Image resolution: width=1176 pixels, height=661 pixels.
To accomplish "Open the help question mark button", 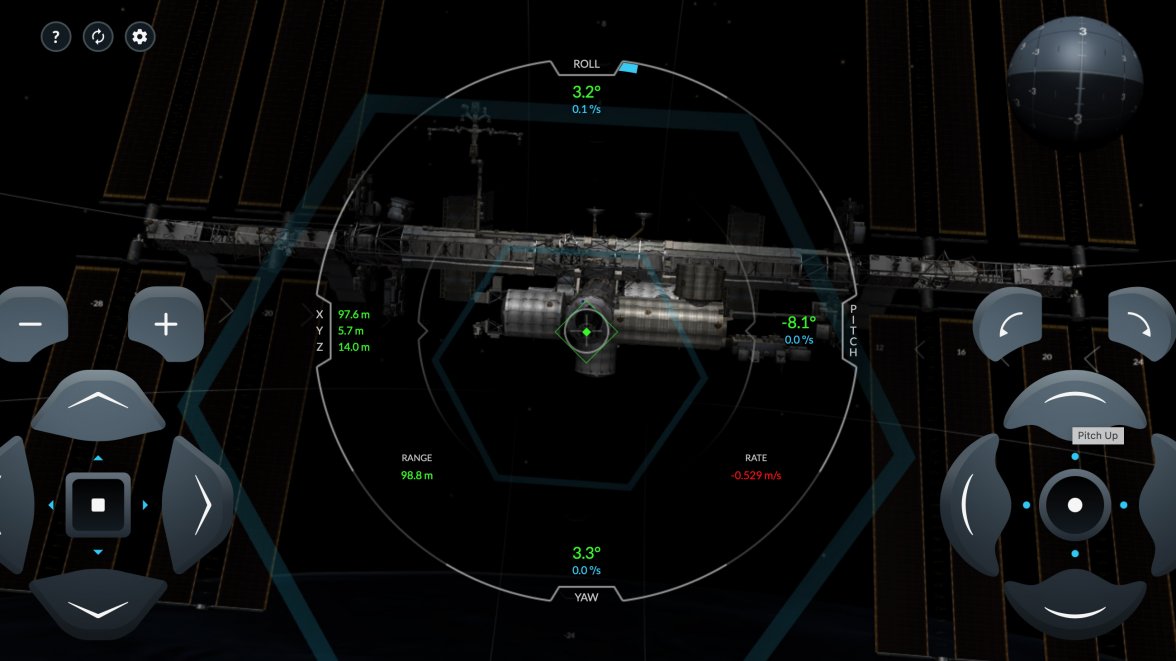I will [55, 38].
